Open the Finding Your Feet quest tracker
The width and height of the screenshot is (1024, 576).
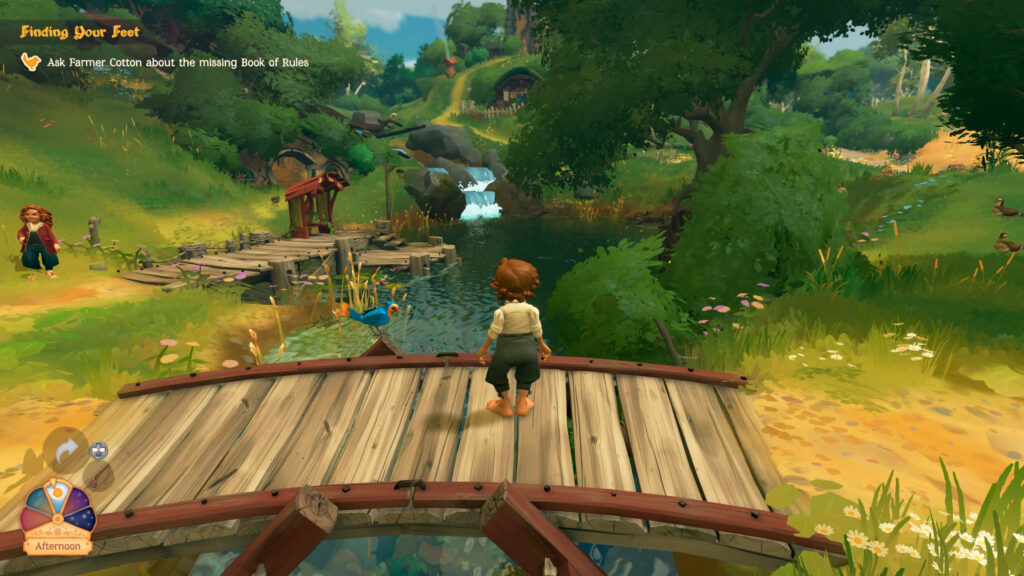pyautogui.click(x=80, y=32)
